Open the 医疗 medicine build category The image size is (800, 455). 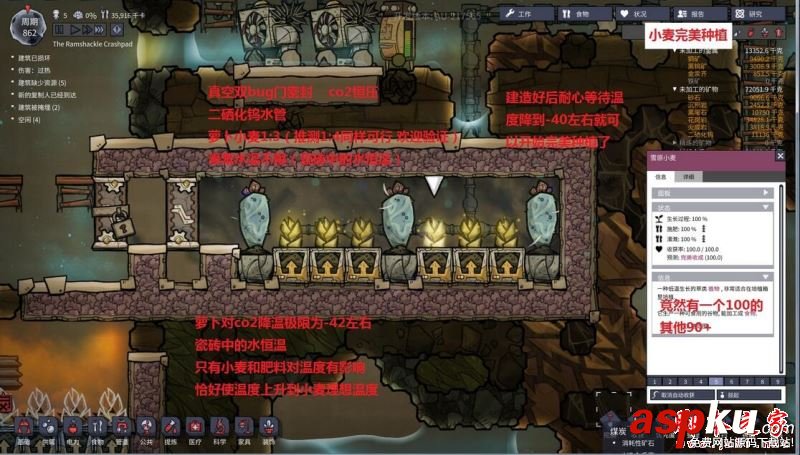click(194, 428)
